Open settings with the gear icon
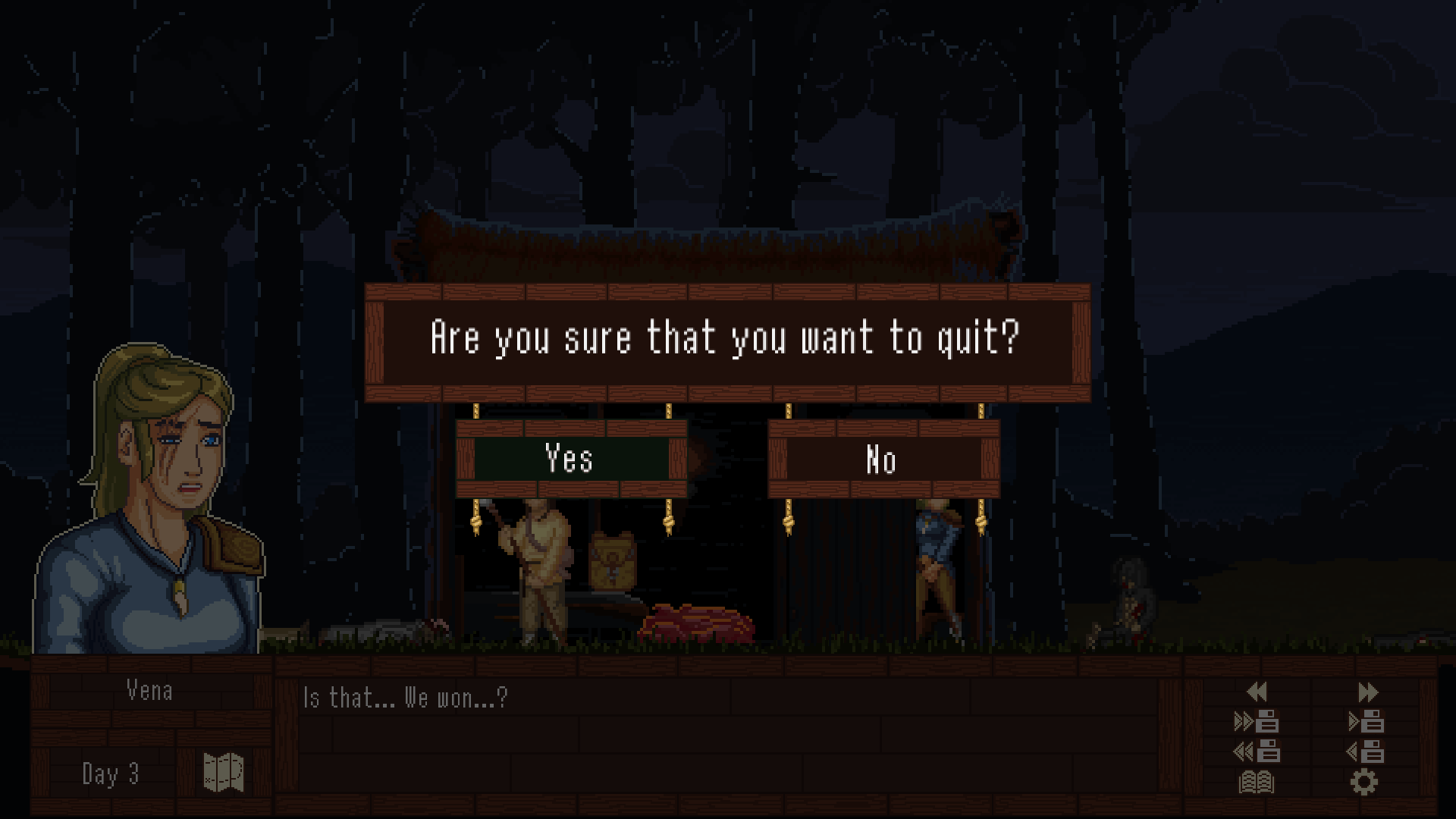Image resolution: width=1456 pixels, height=819 pixels. click(x=1364, y=782)
